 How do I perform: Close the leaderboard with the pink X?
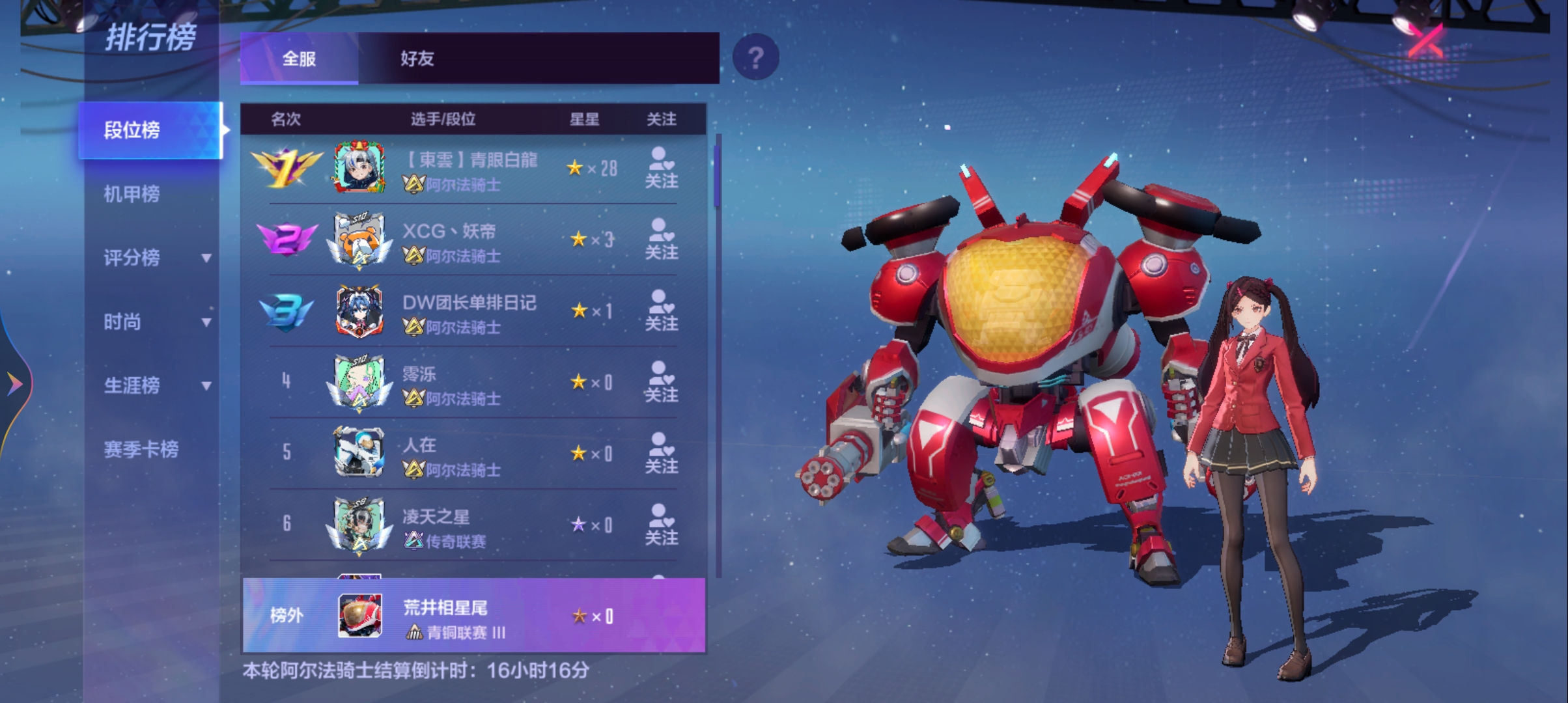[1425, 42]
